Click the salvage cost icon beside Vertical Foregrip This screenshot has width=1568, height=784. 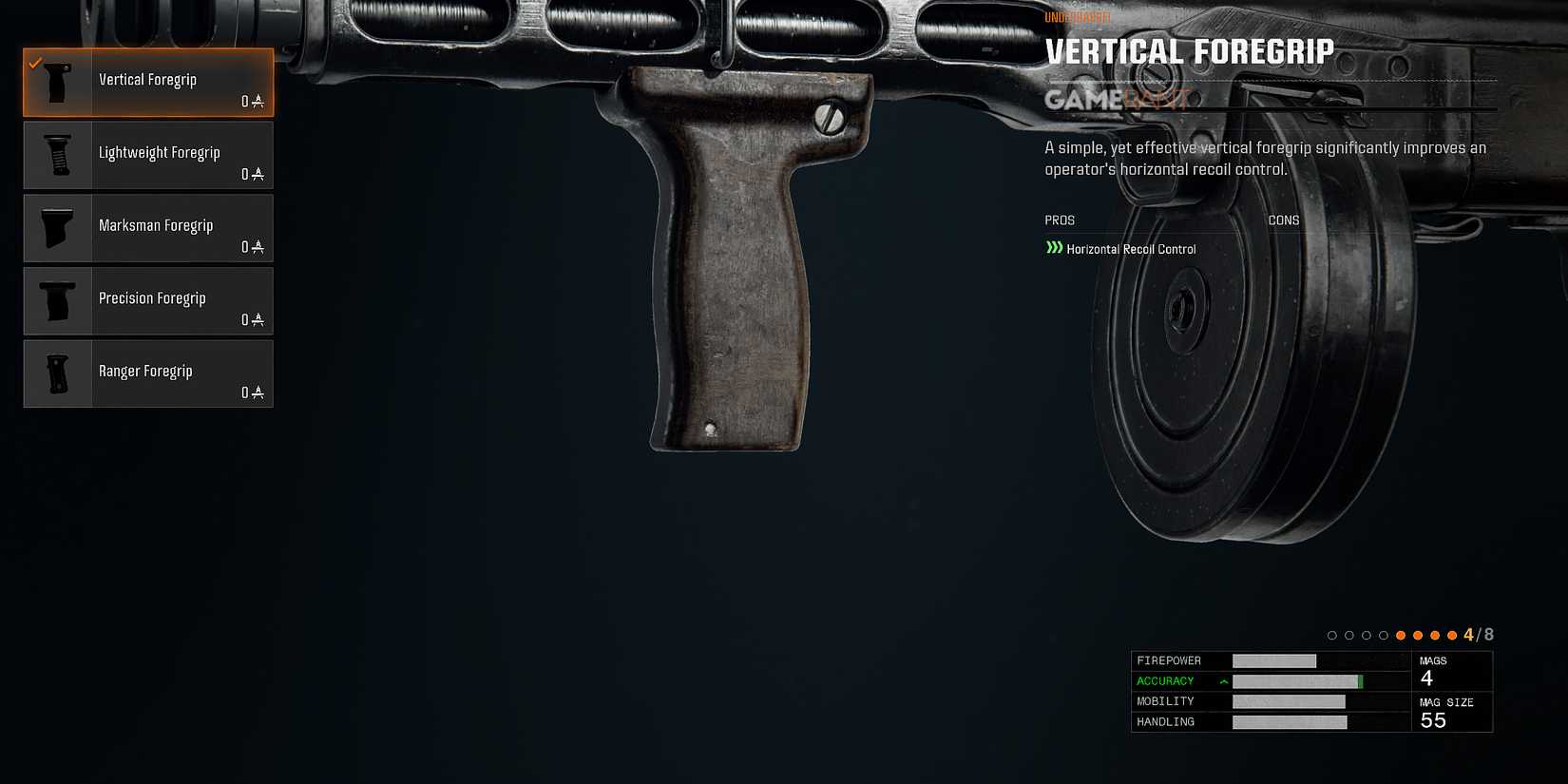[x=257, y=102]
